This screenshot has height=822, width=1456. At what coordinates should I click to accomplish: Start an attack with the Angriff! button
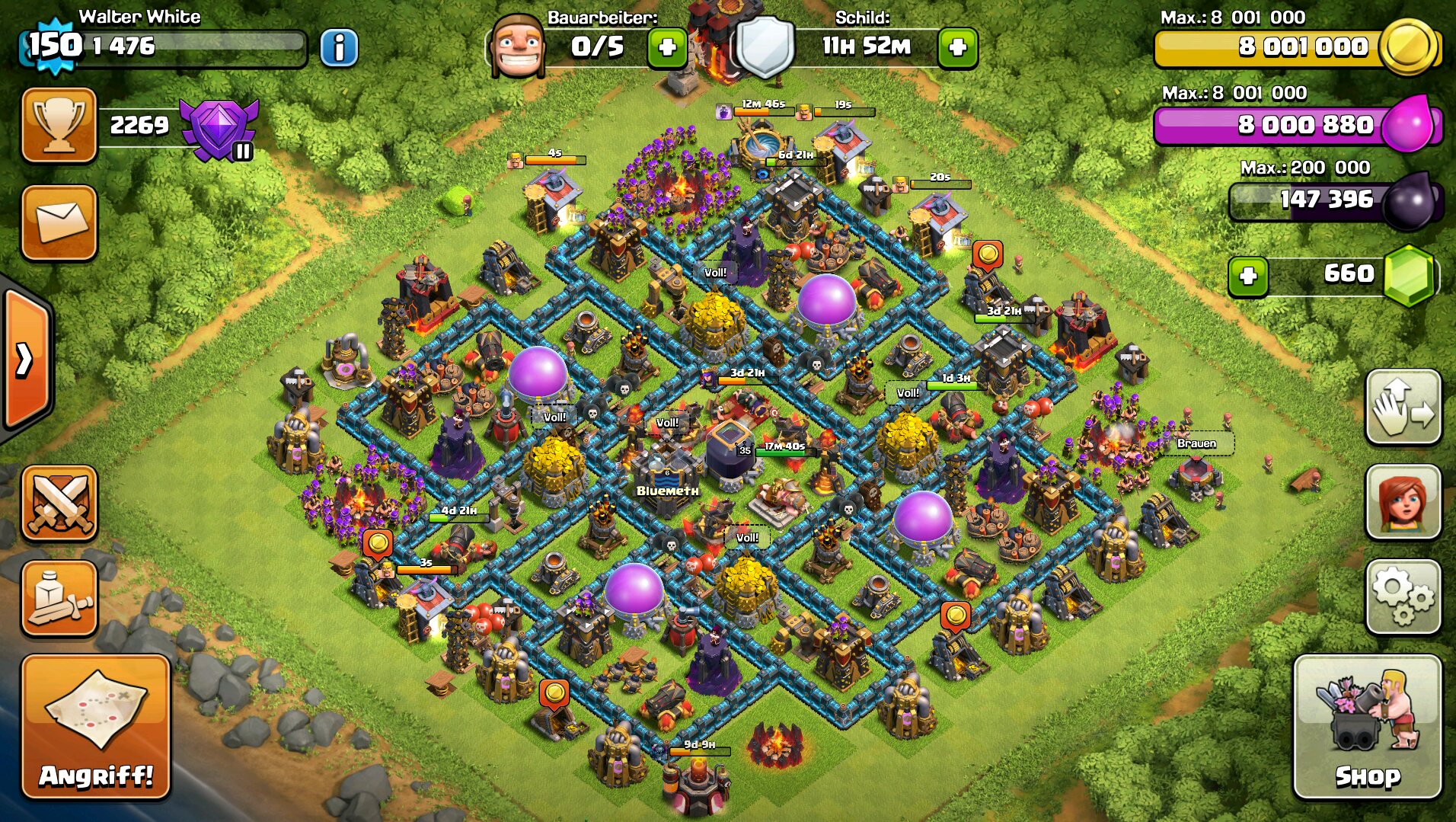(x=96, y=726)
